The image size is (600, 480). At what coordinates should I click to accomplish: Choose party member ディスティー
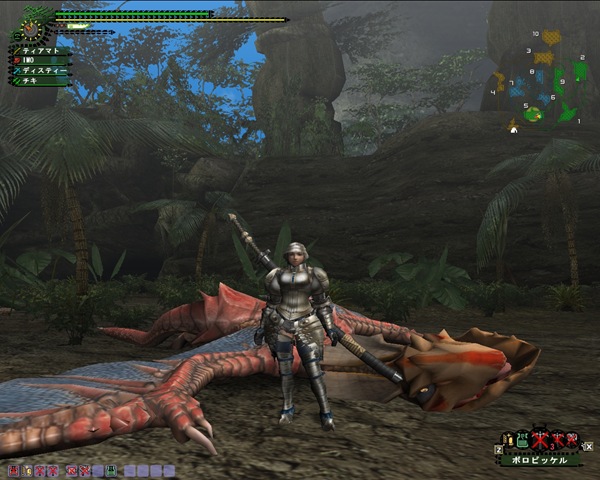coord(43,70)
